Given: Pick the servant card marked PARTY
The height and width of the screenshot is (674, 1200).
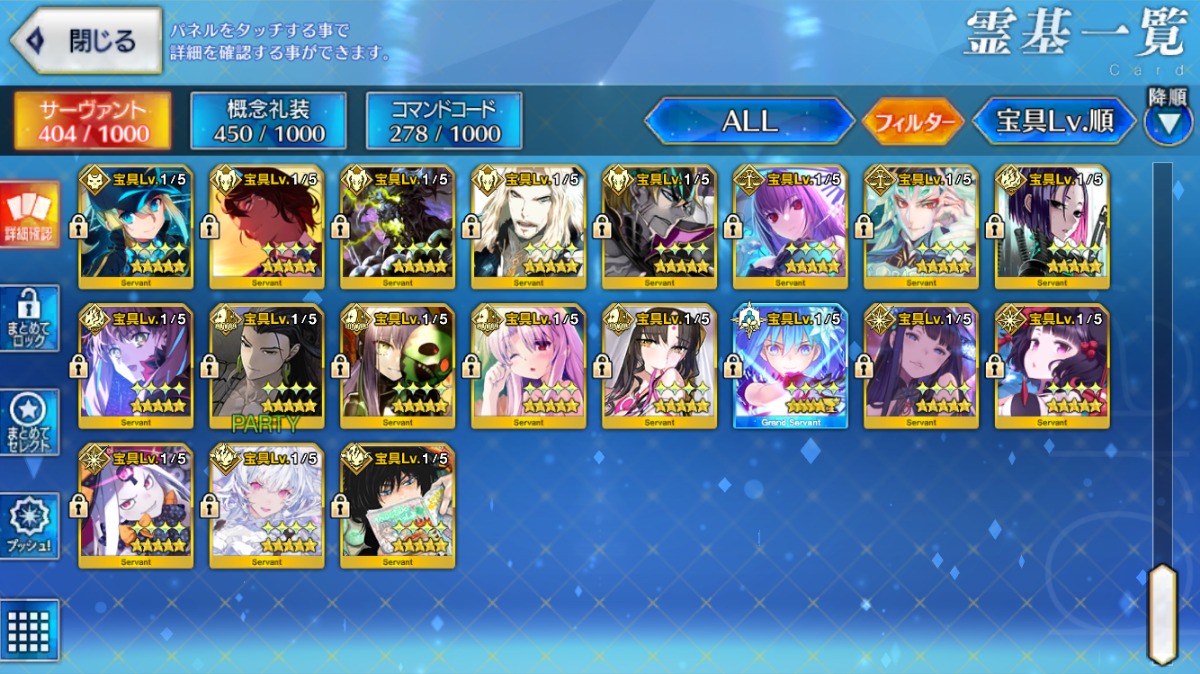Looking at the screenshot, I should (267, 366).
